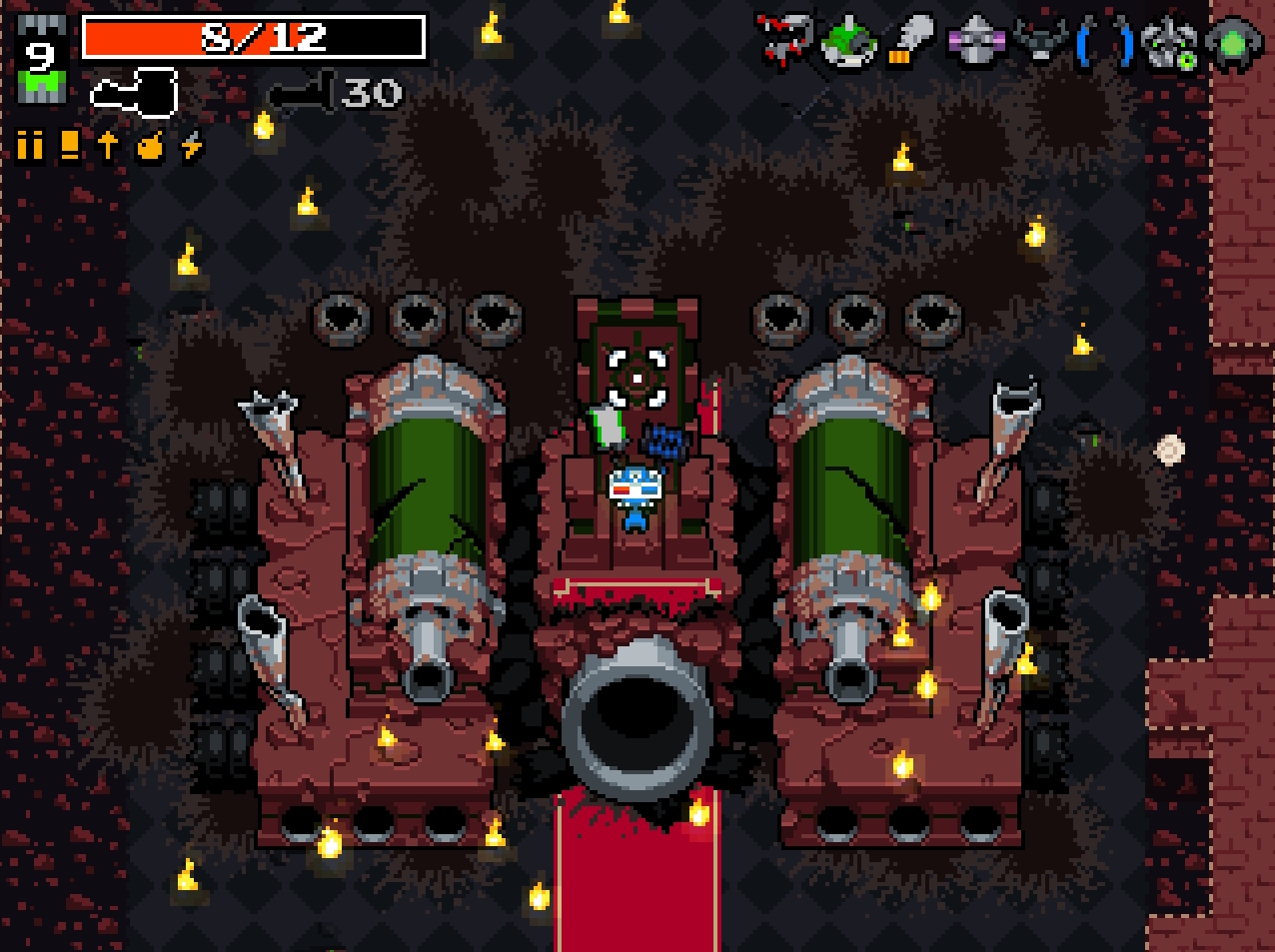The width and height of the screenshot is (1275, 952).
Task: Click the explosive bomb ammo icon
Action: (x=150, y=147)
